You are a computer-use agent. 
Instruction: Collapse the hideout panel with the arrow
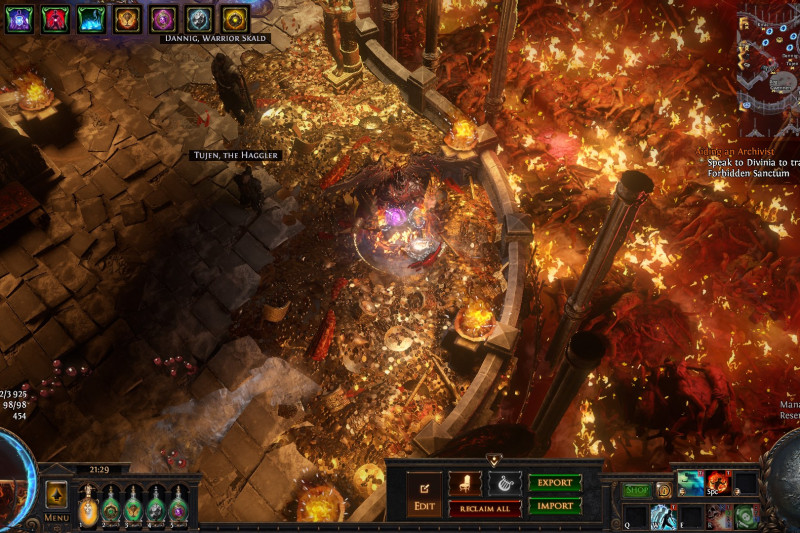tap(493, 460)
